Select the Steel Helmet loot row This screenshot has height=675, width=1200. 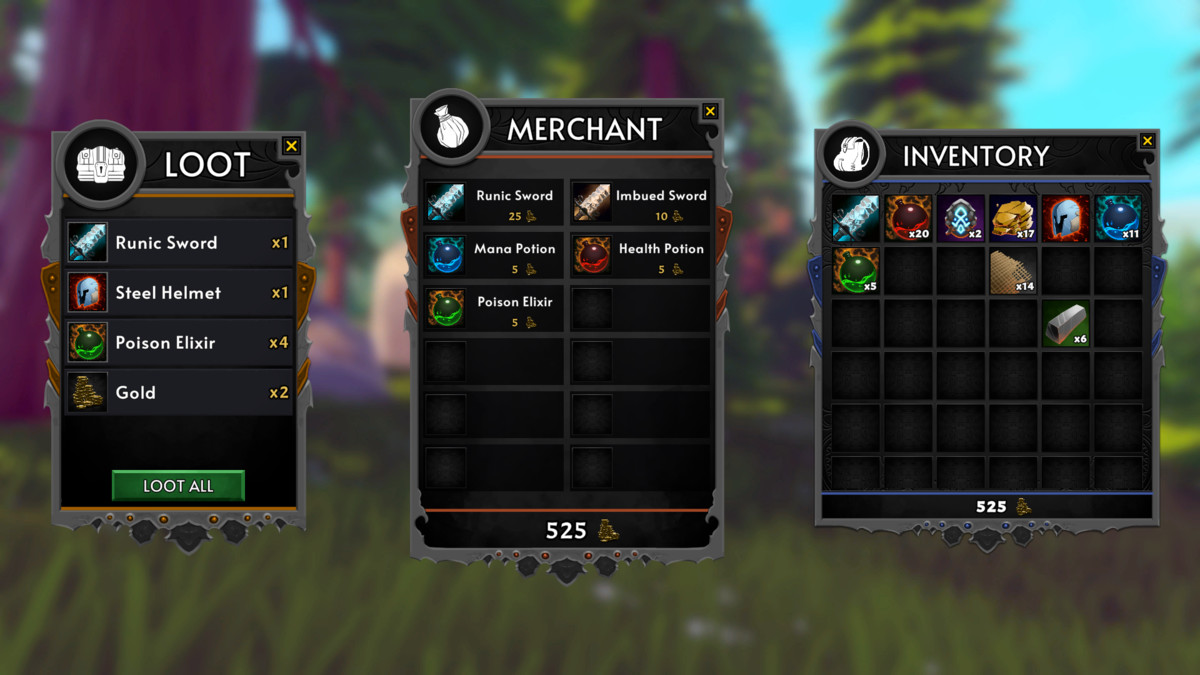(x=179, y=293)
